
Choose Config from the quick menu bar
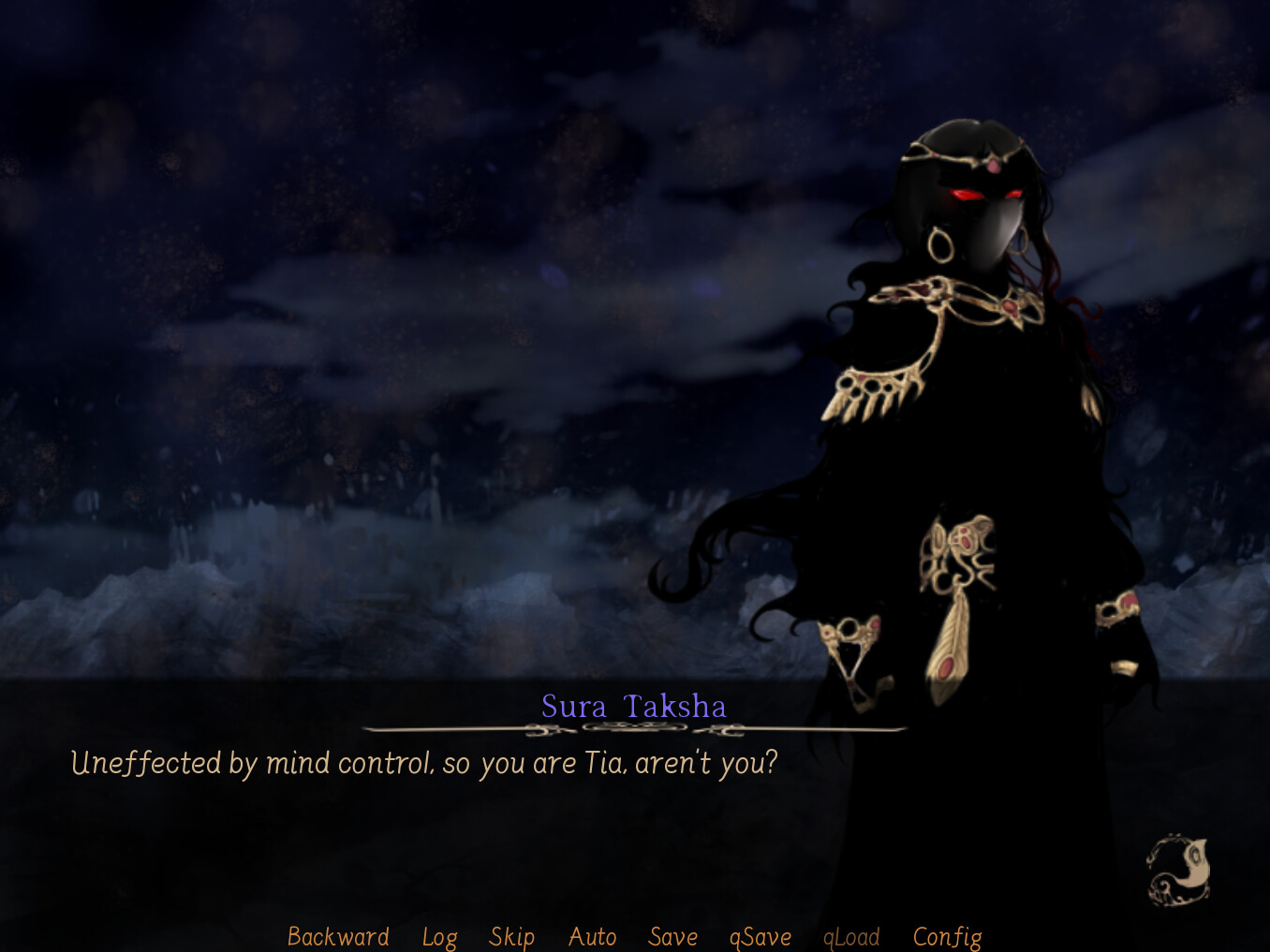click(x=946, y=936)
